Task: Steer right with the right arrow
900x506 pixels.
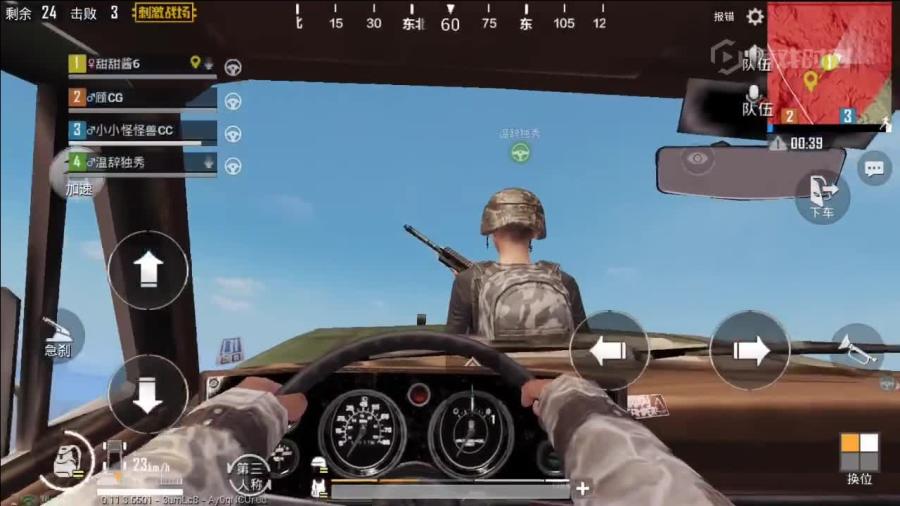Action: click(x=750, y=350)
